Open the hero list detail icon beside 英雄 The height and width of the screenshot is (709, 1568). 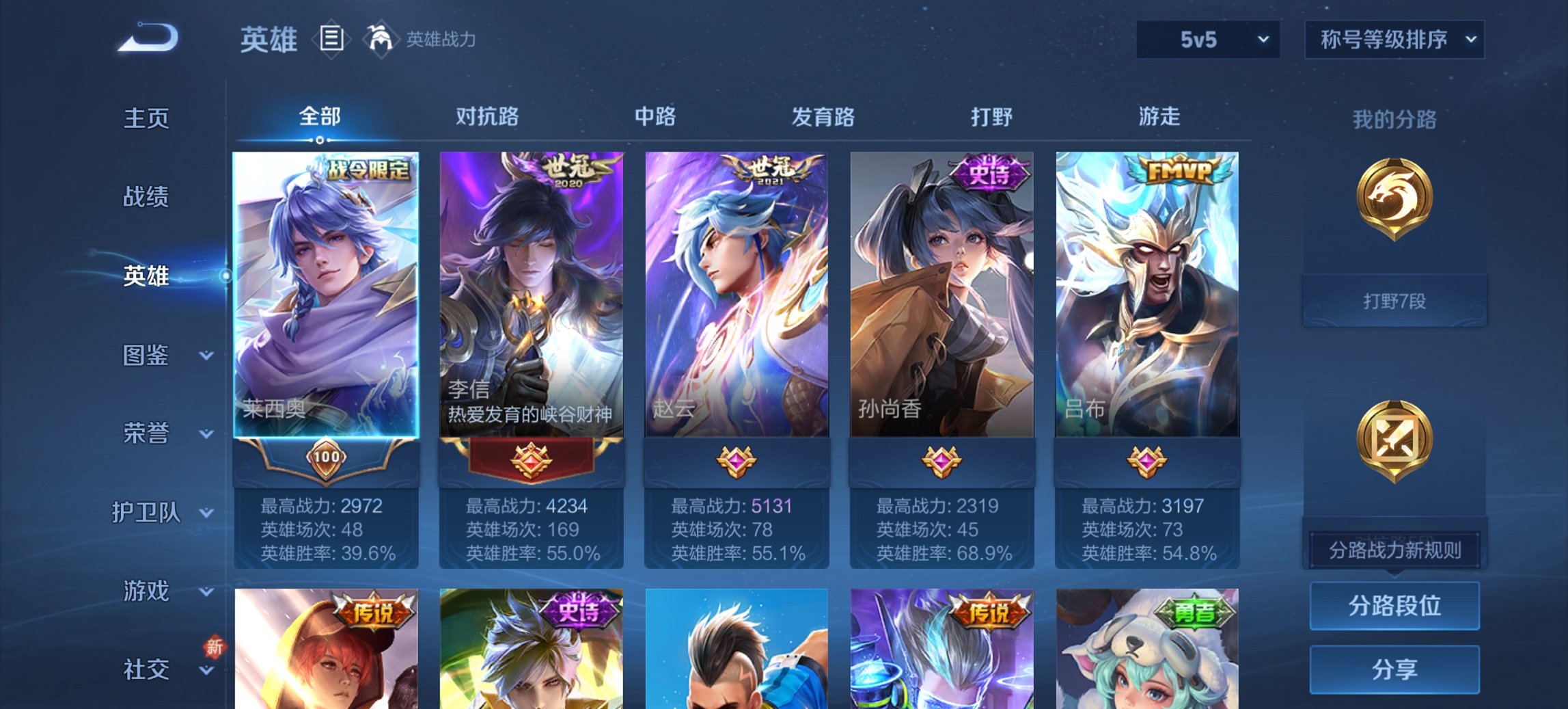(x=333, y=39)
